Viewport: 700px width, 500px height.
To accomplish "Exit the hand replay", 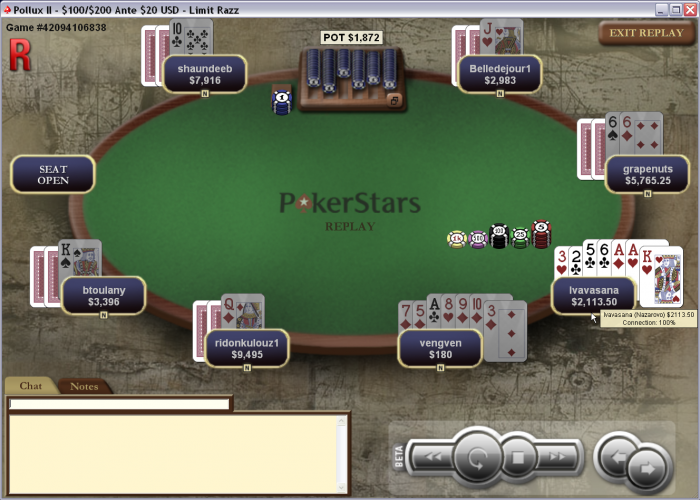I will [646, 33].
